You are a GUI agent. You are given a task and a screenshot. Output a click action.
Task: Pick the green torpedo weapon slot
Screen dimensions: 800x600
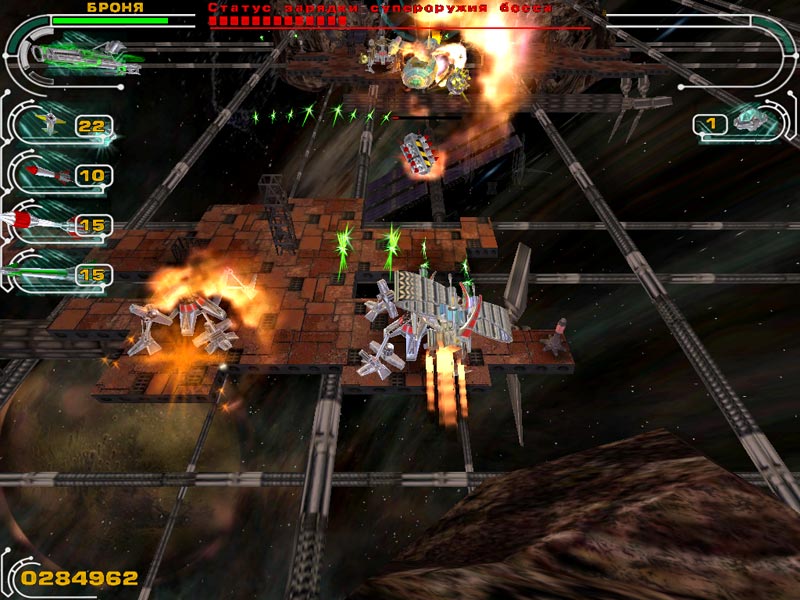coord(40,272)
